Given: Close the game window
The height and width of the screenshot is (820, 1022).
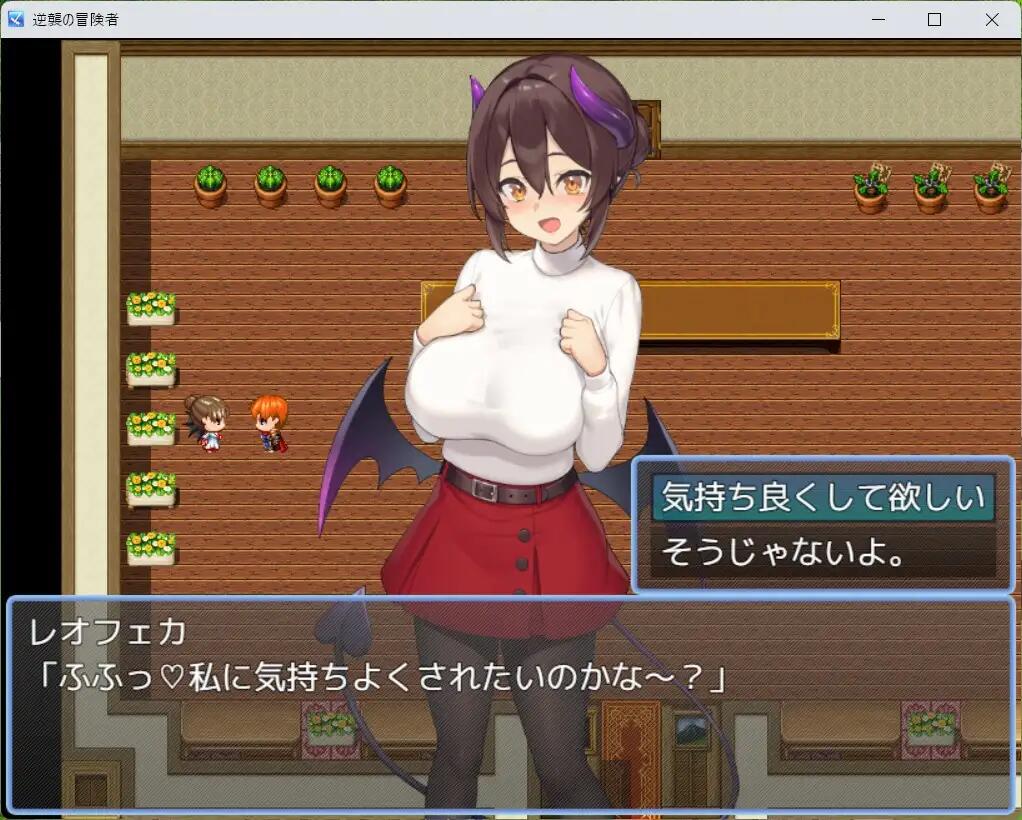Looking at the screenshot, I should click(x=991, y=19).
